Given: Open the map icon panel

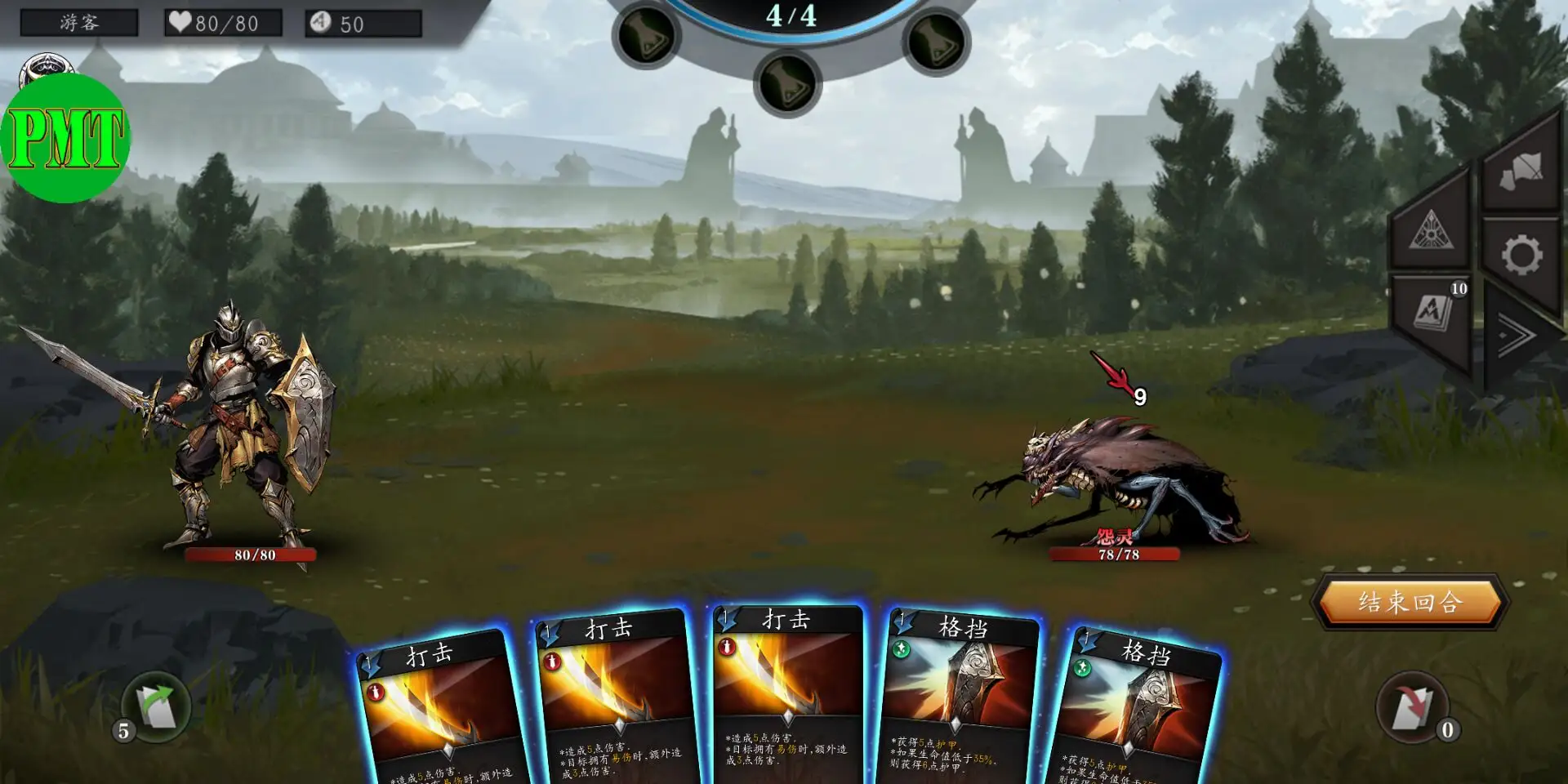Looking at the screenshot, I should click(1521, 170).
